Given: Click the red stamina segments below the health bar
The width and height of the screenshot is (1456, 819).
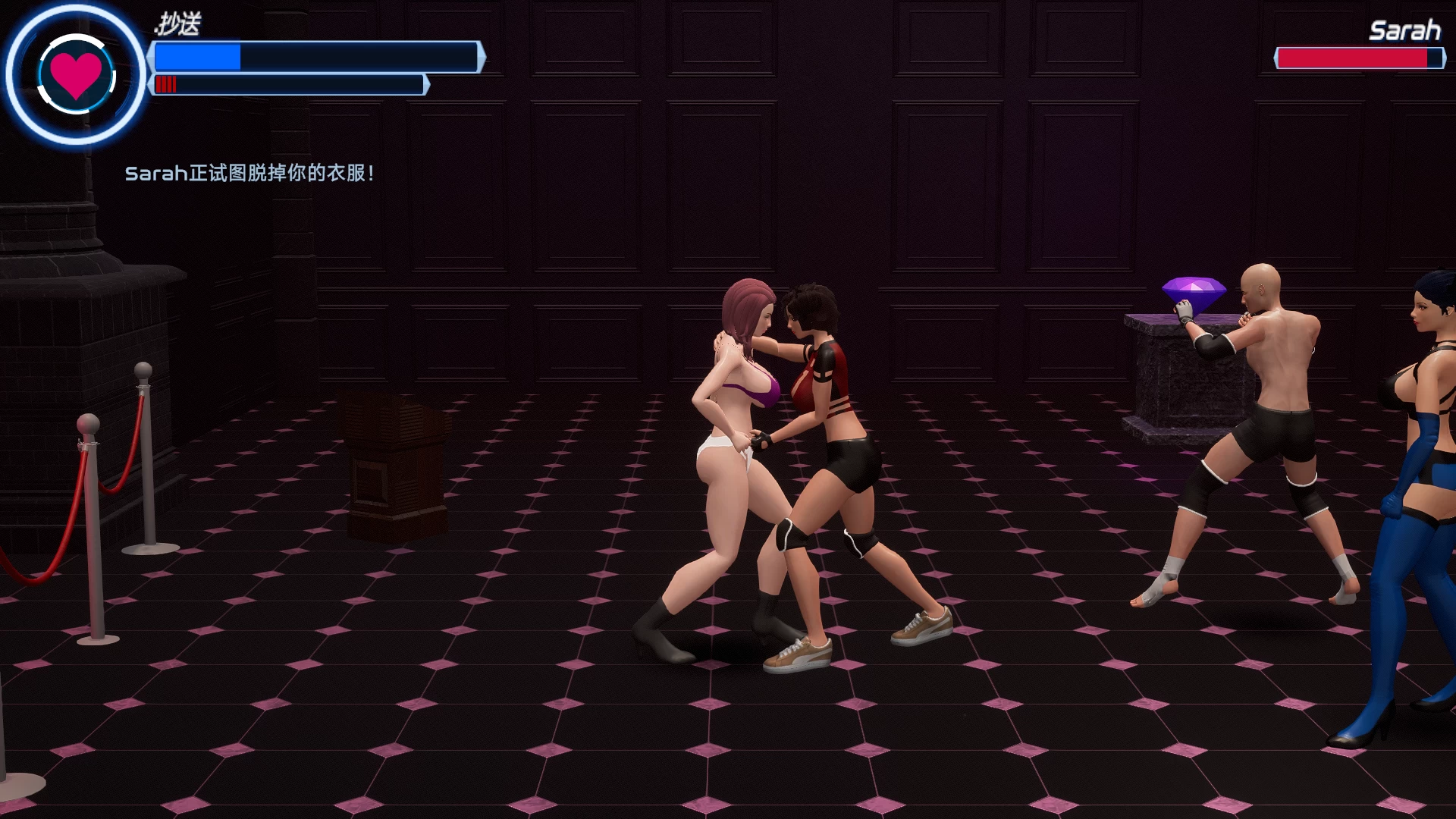Looking at the screenshot, I should [x=165, y=83].
